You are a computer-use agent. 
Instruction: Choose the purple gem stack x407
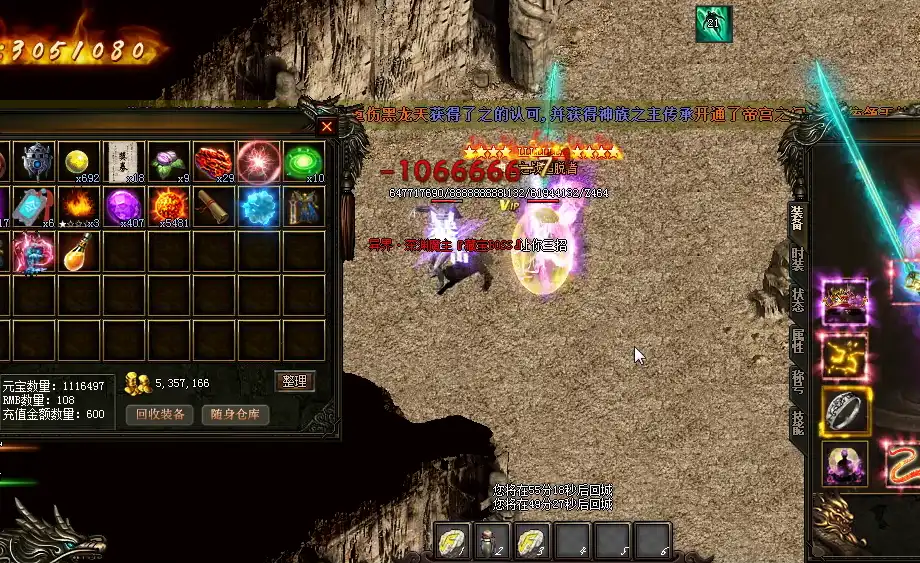pos(125,207)
